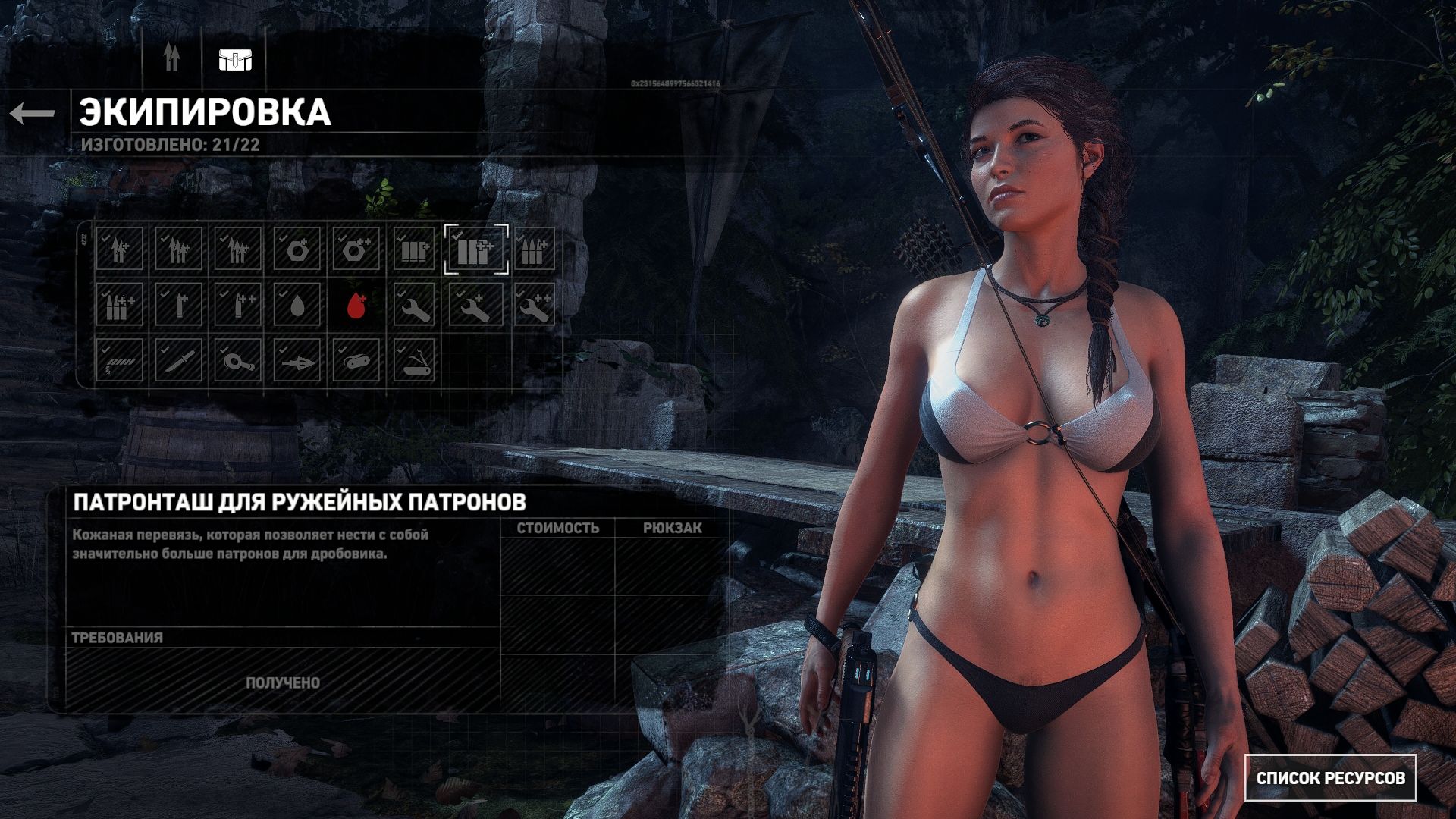This screenshot has height=819, width=1456.
Task: Select the highlighted shotgun shell pouch slot
Action: pos(475,249)
